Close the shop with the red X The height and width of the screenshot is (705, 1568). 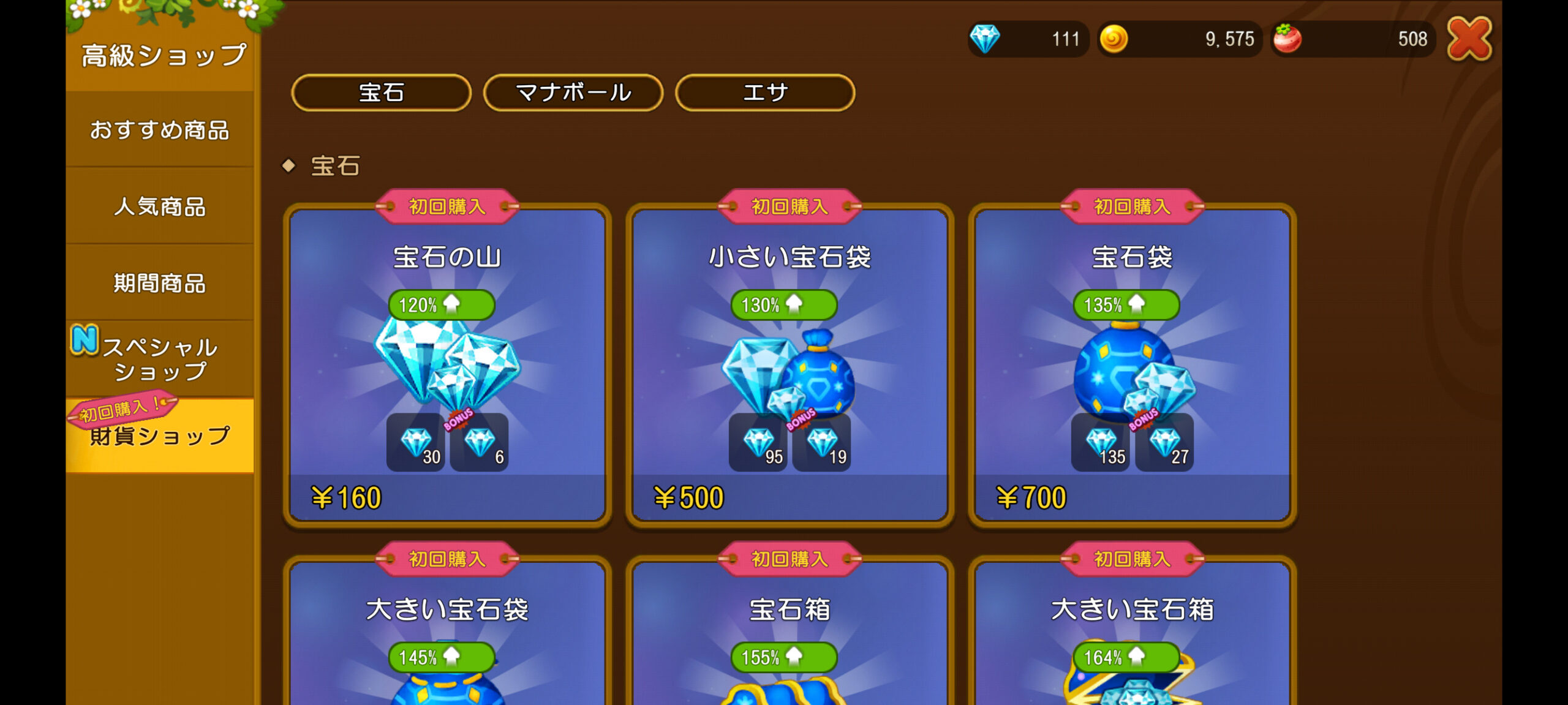click(x=1469, y=39)
